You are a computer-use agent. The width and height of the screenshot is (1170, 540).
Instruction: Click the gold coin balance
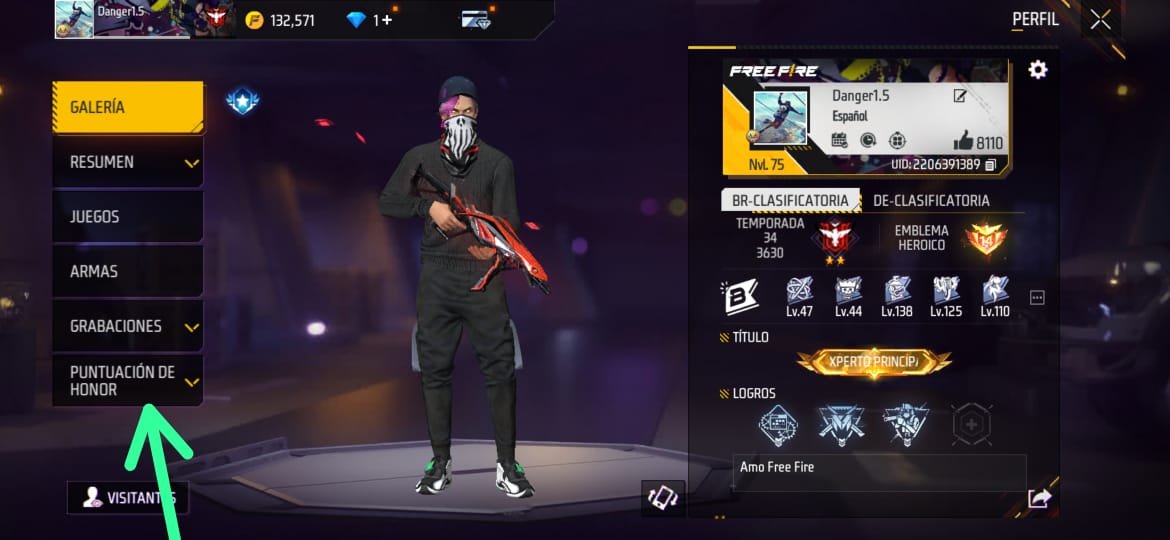[280, 19]
